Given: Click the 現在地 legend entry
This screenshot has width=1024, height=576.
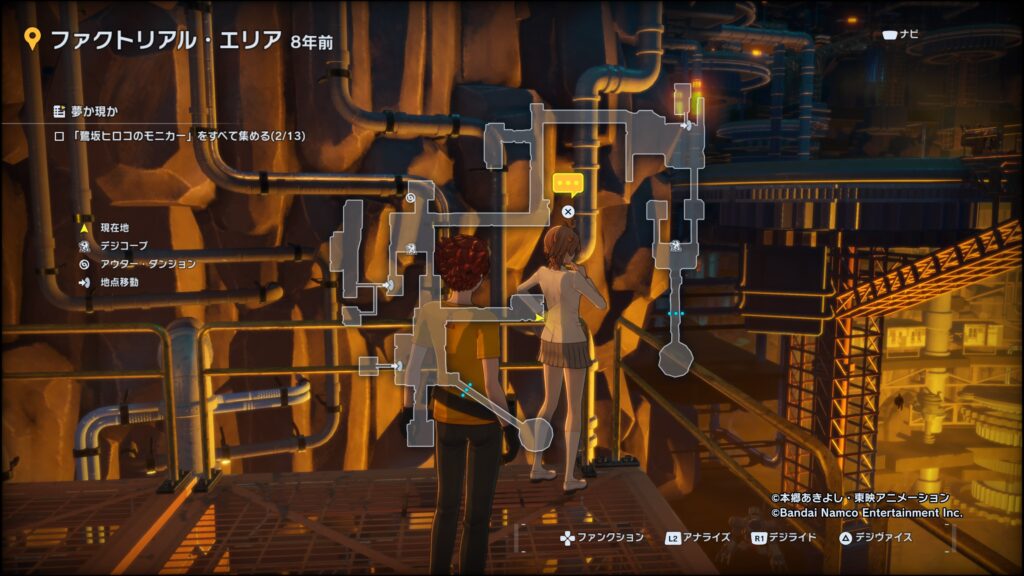Looking at the screenshot, I should click(x=112, y=229).
